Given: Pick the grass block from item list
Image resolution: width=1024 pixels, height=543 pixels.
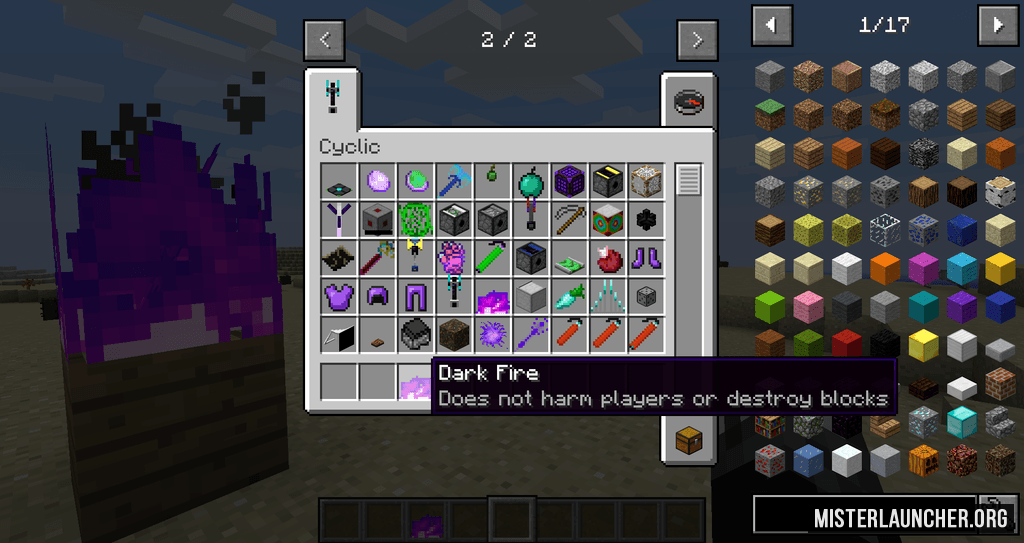Looking at the screenshot, I should pos(770,114).
